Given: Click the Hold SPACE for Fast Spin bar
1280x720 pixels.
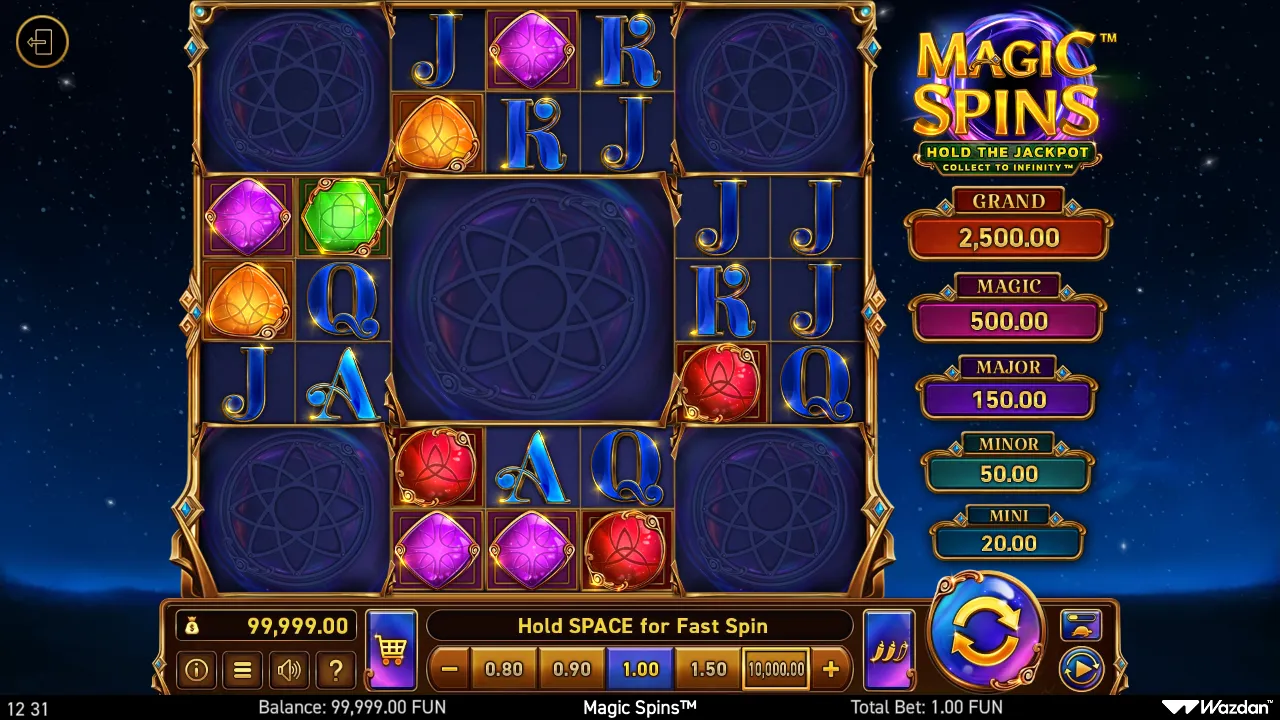Looking at the screenshot, I should [x=641, y=626].
